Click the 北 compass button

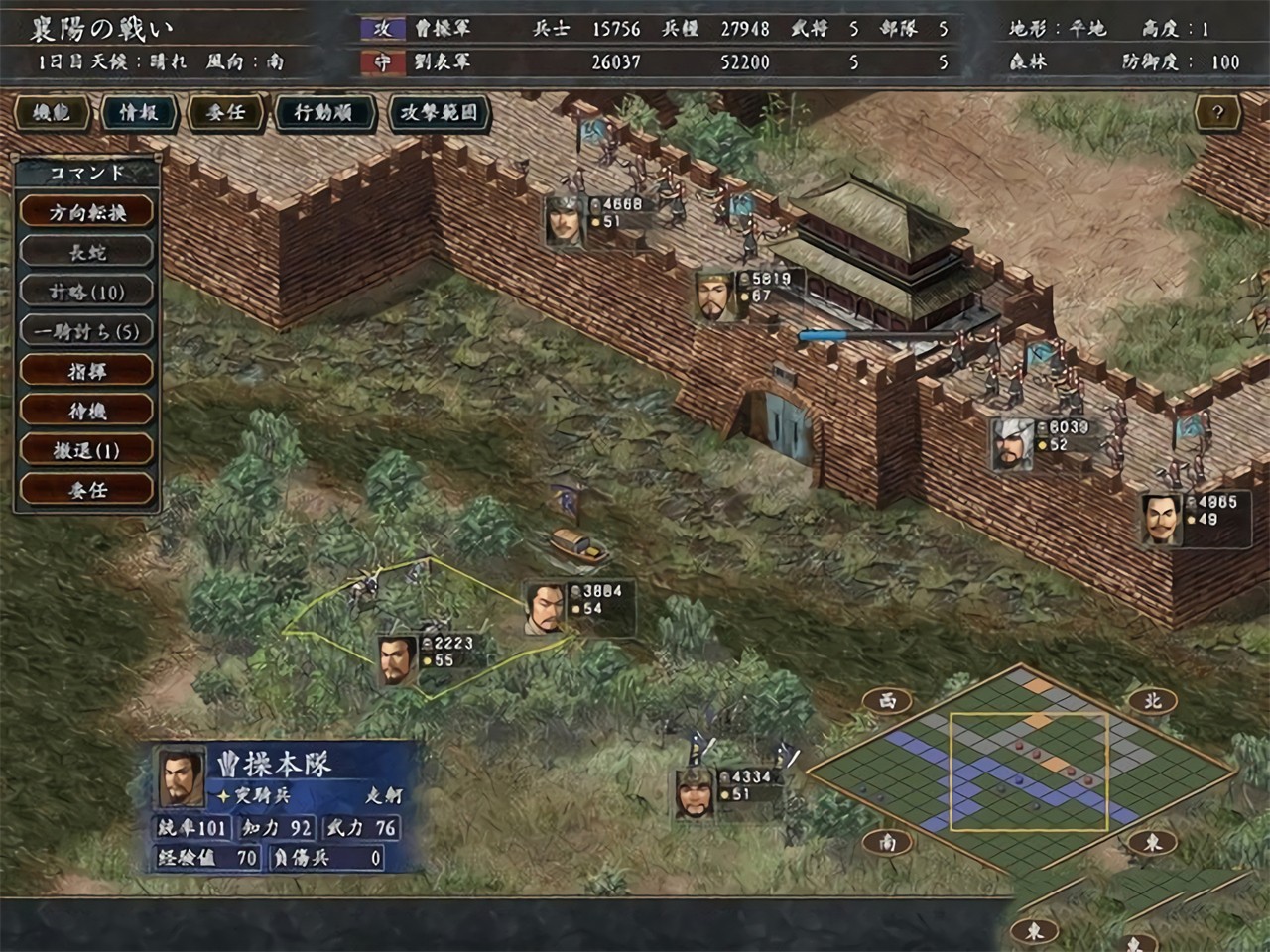click(1151, 700)
